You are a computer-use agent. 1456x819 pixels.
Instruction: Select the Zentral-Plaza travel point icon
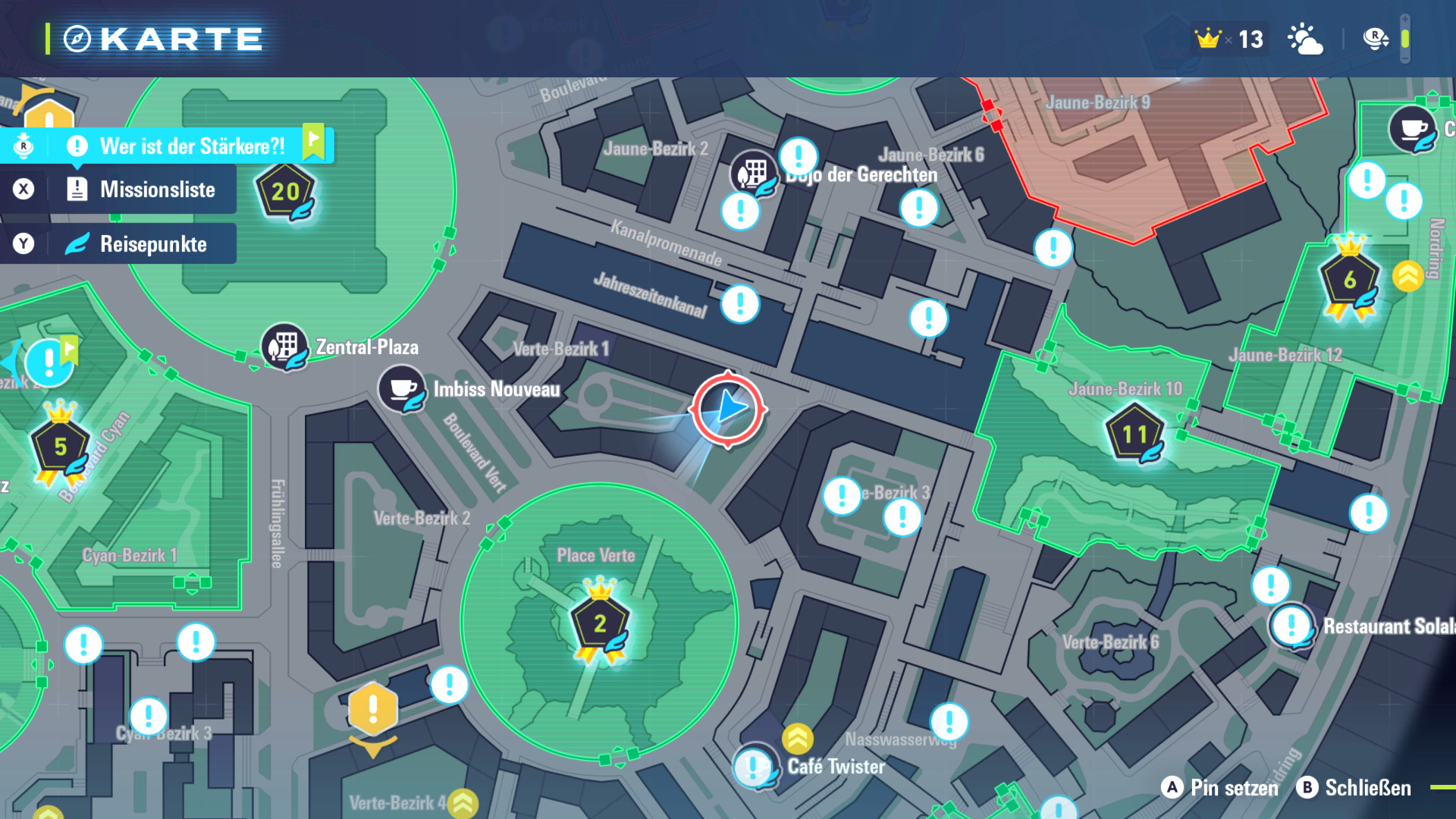284,347
